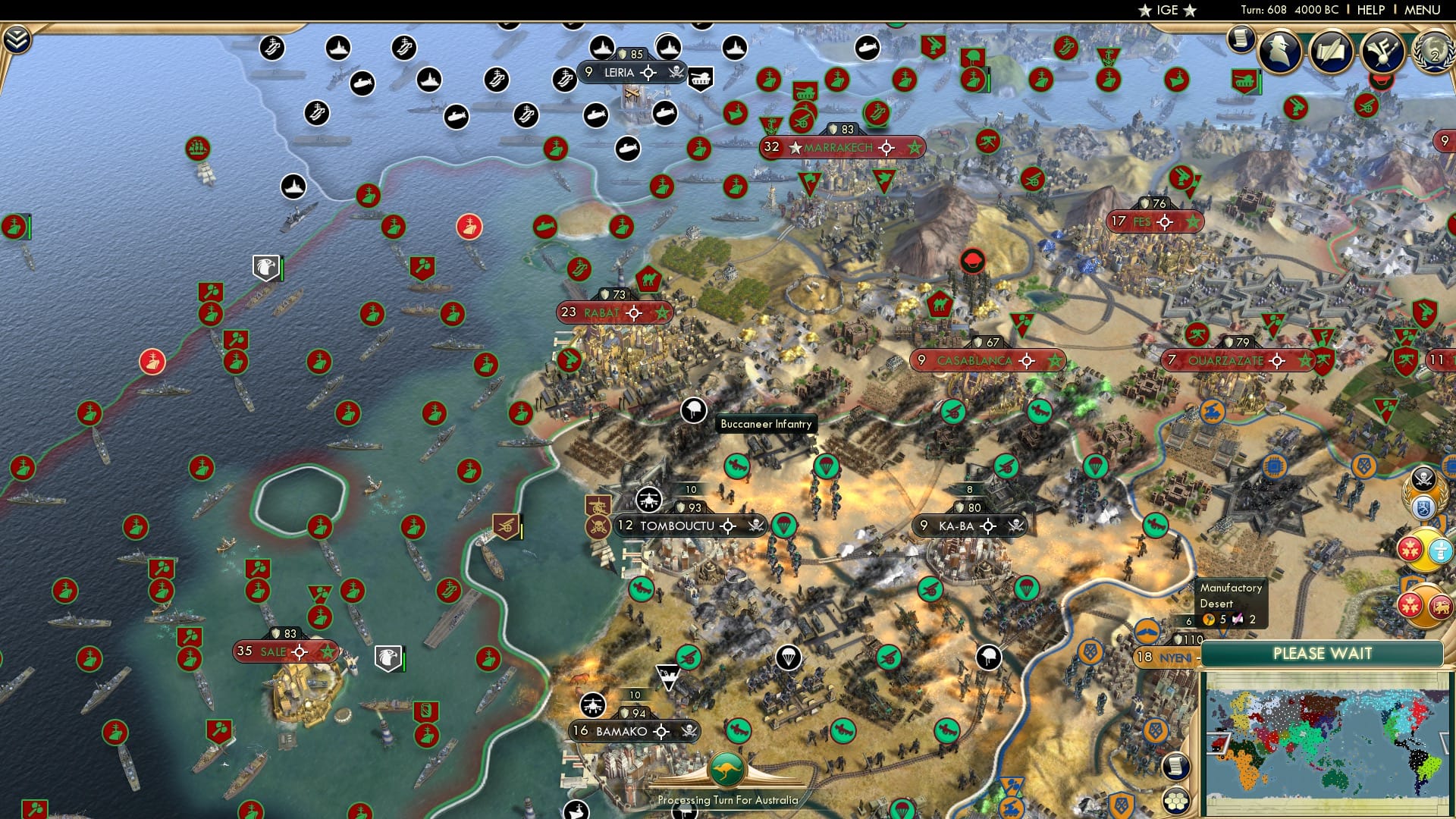Select the city banner for Marrakech
The image size is (1456, 819).
[x=840, y=148]
